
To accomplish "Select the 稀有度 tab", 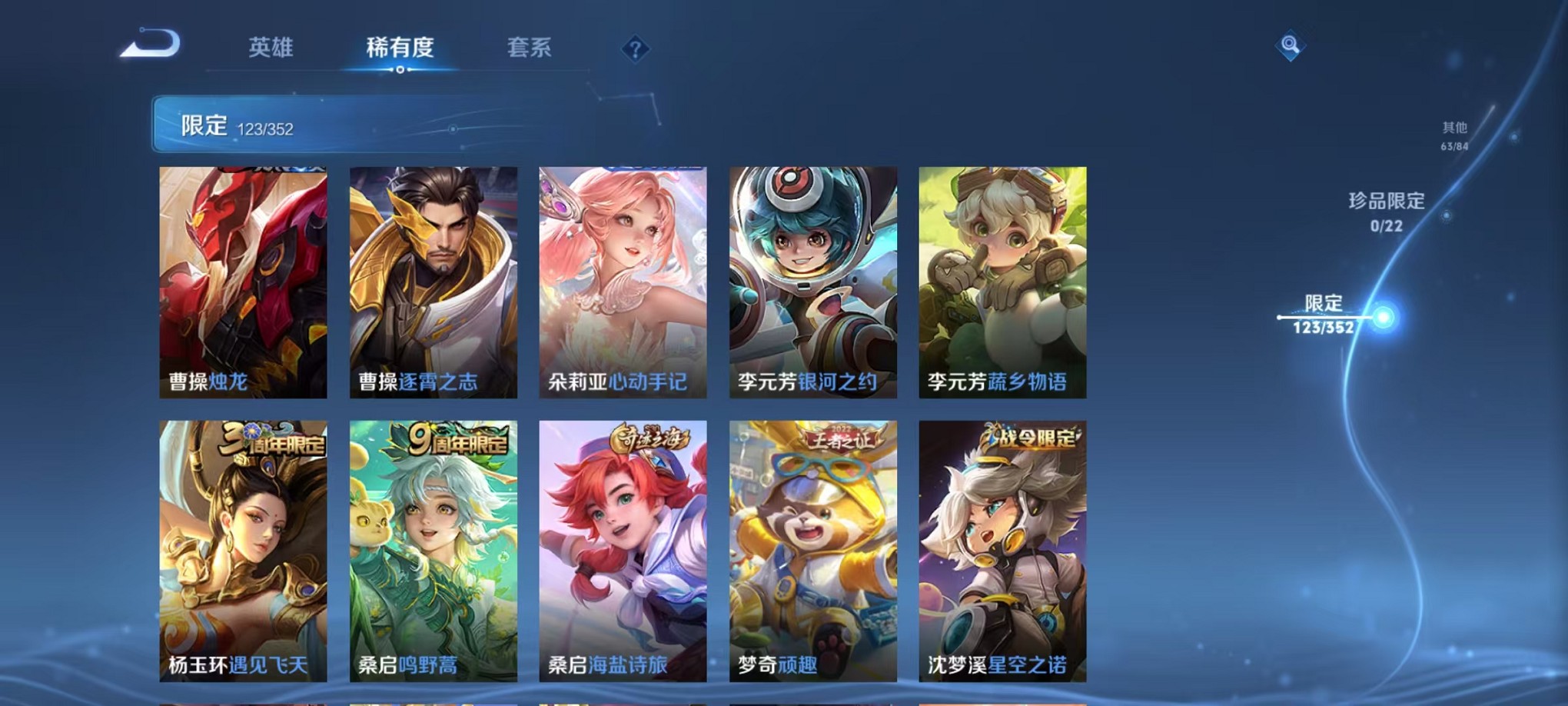I will point(400,48).
